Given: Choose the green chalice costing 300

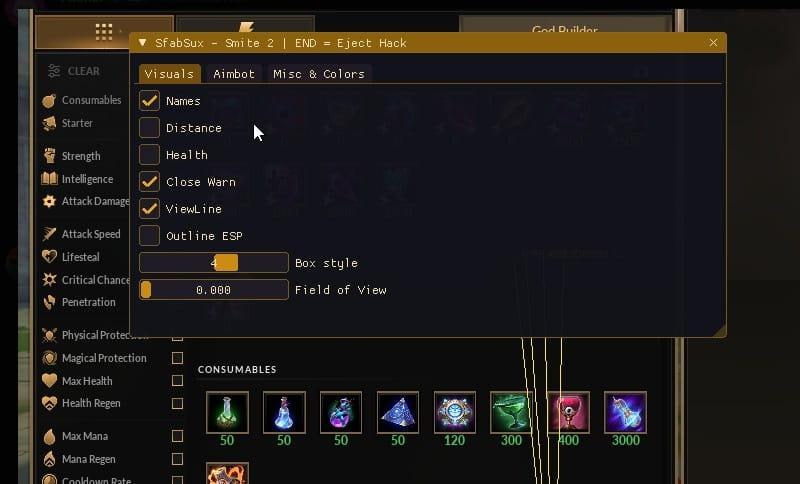Looking at the screenshot, I should coord(511,412).
